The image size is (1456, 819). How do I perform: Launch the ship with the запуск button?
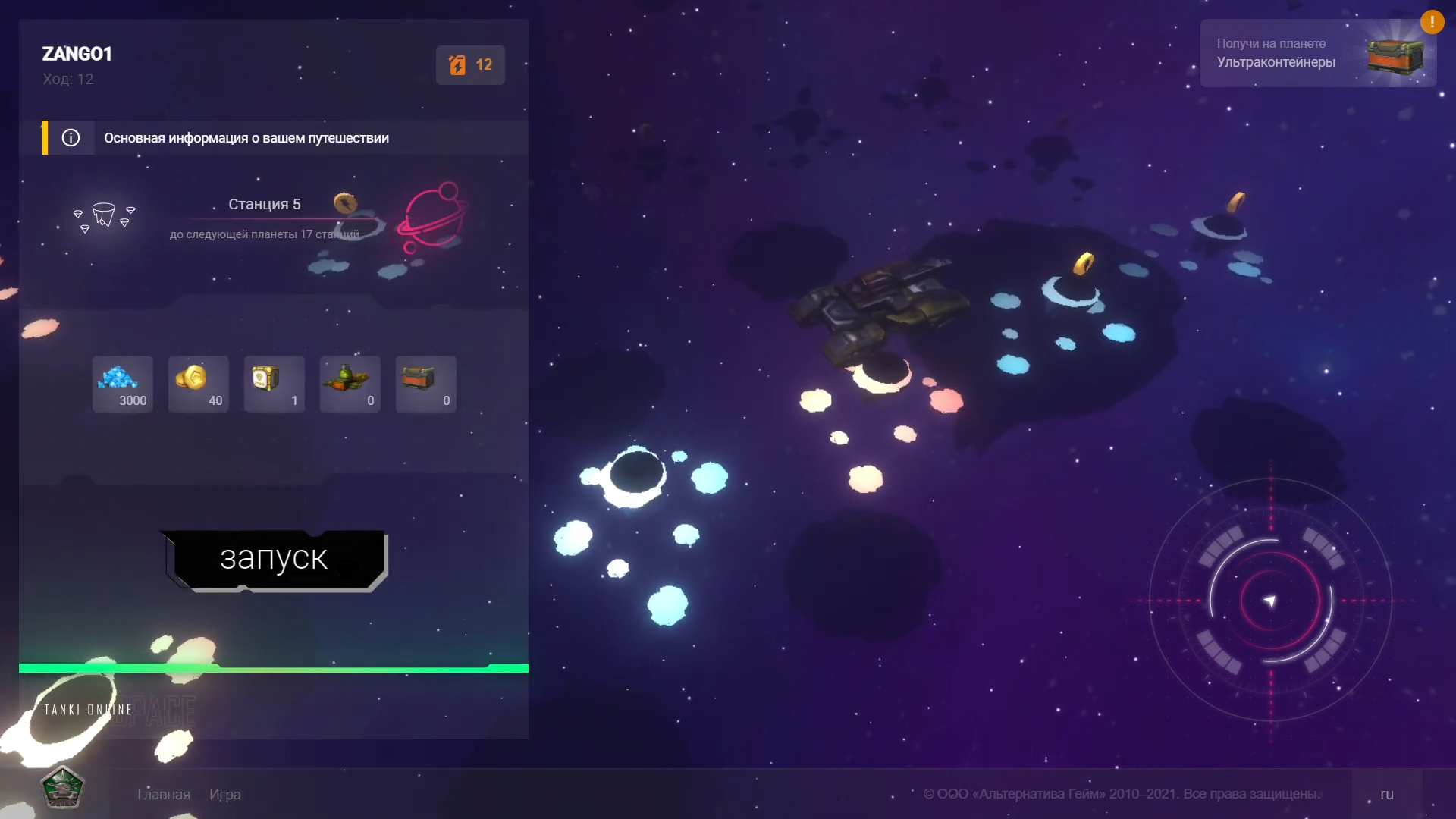point(274,560)
